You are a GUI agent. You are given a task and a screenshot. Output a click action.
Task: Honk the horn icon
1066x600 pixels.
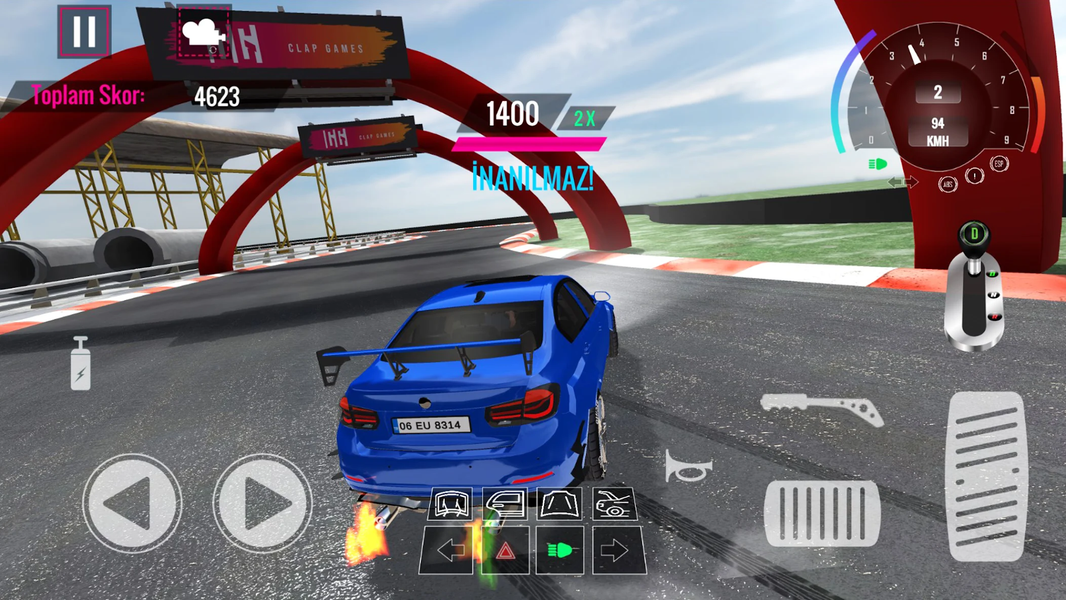click(689, 466)
